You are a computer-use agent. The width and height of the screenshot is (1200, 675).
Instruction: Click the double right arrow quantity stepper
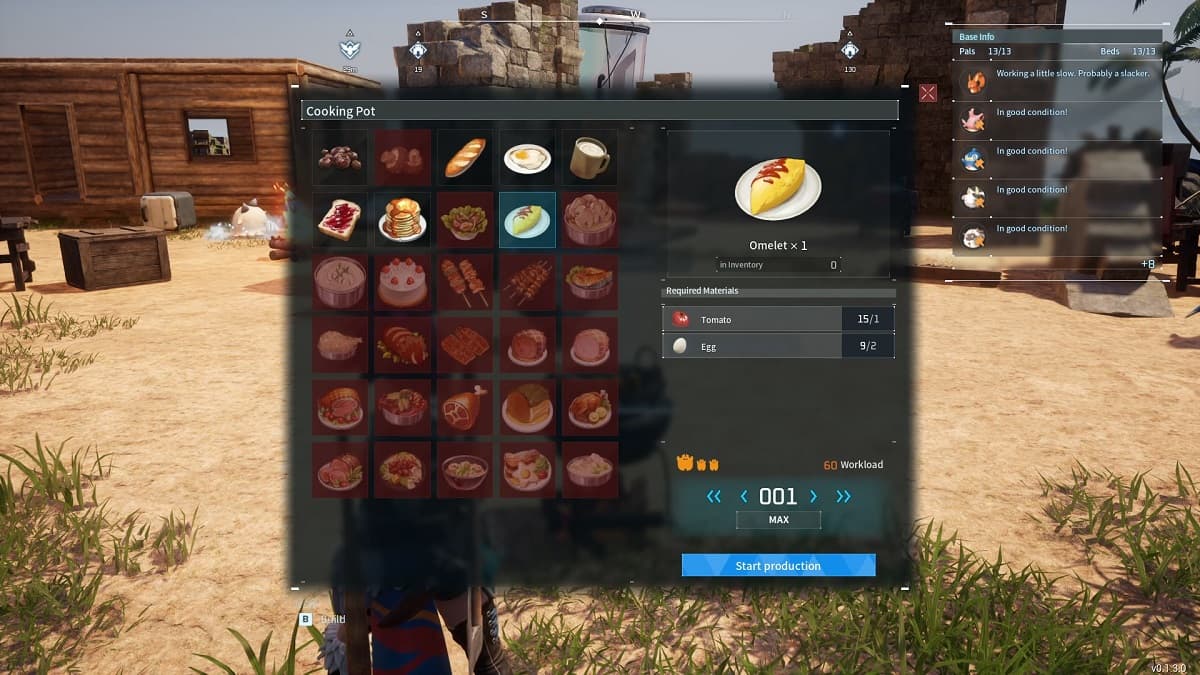coord(844,496)
